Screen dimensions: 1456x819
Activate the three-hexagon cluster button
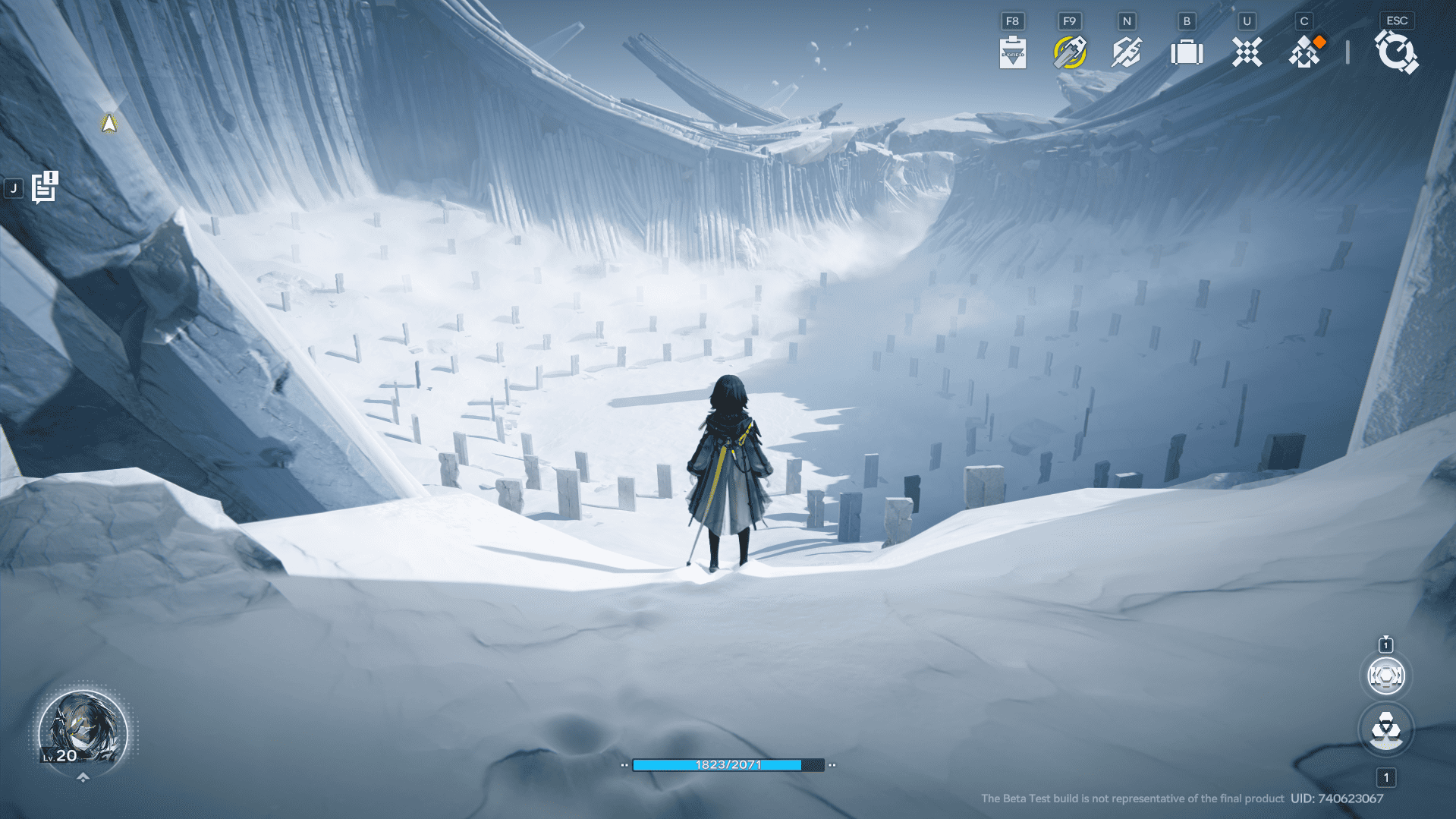[x=1385, y=730]
